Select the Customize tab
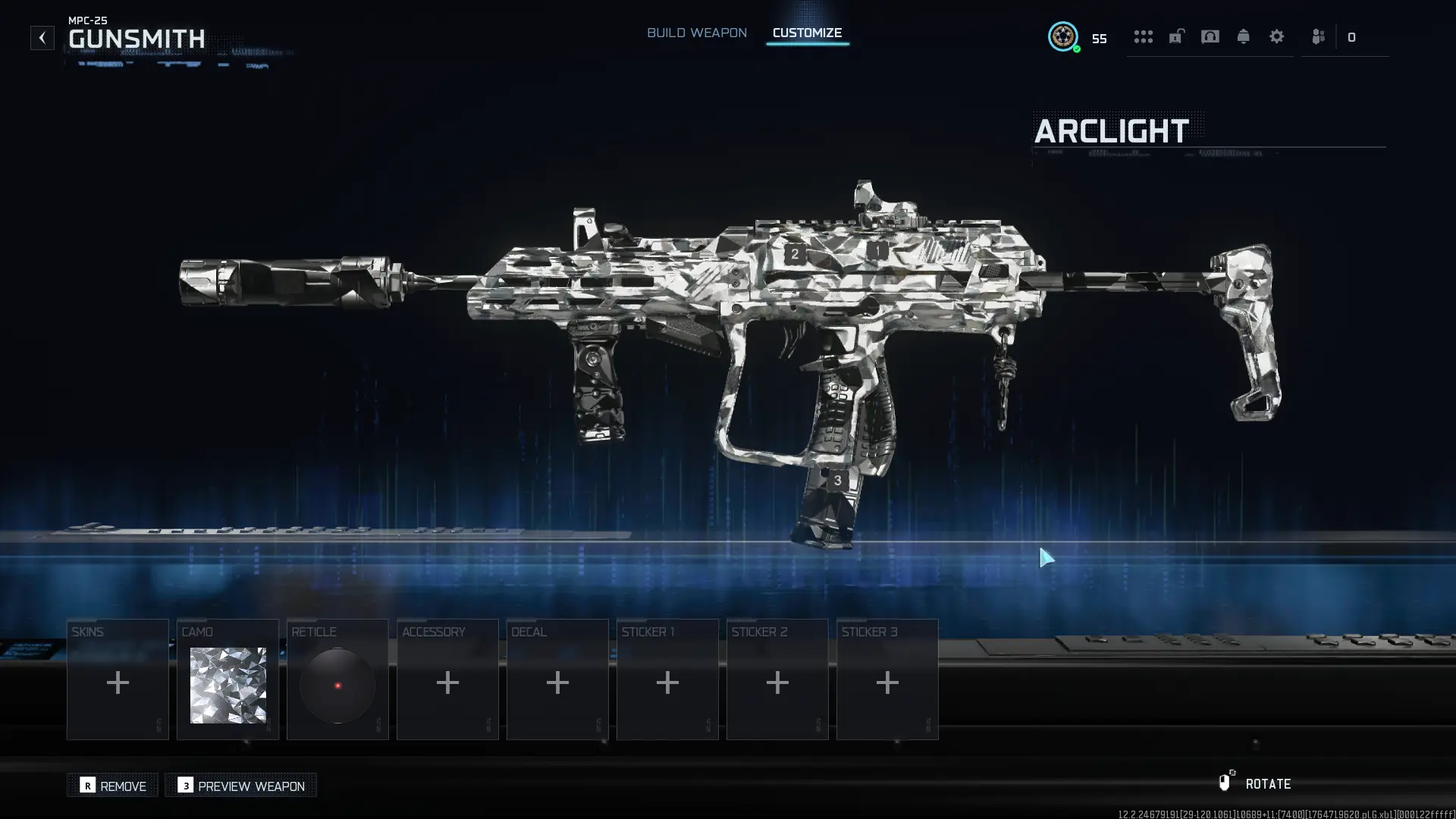Viewport: 1456px width, 819px height. 807,33
